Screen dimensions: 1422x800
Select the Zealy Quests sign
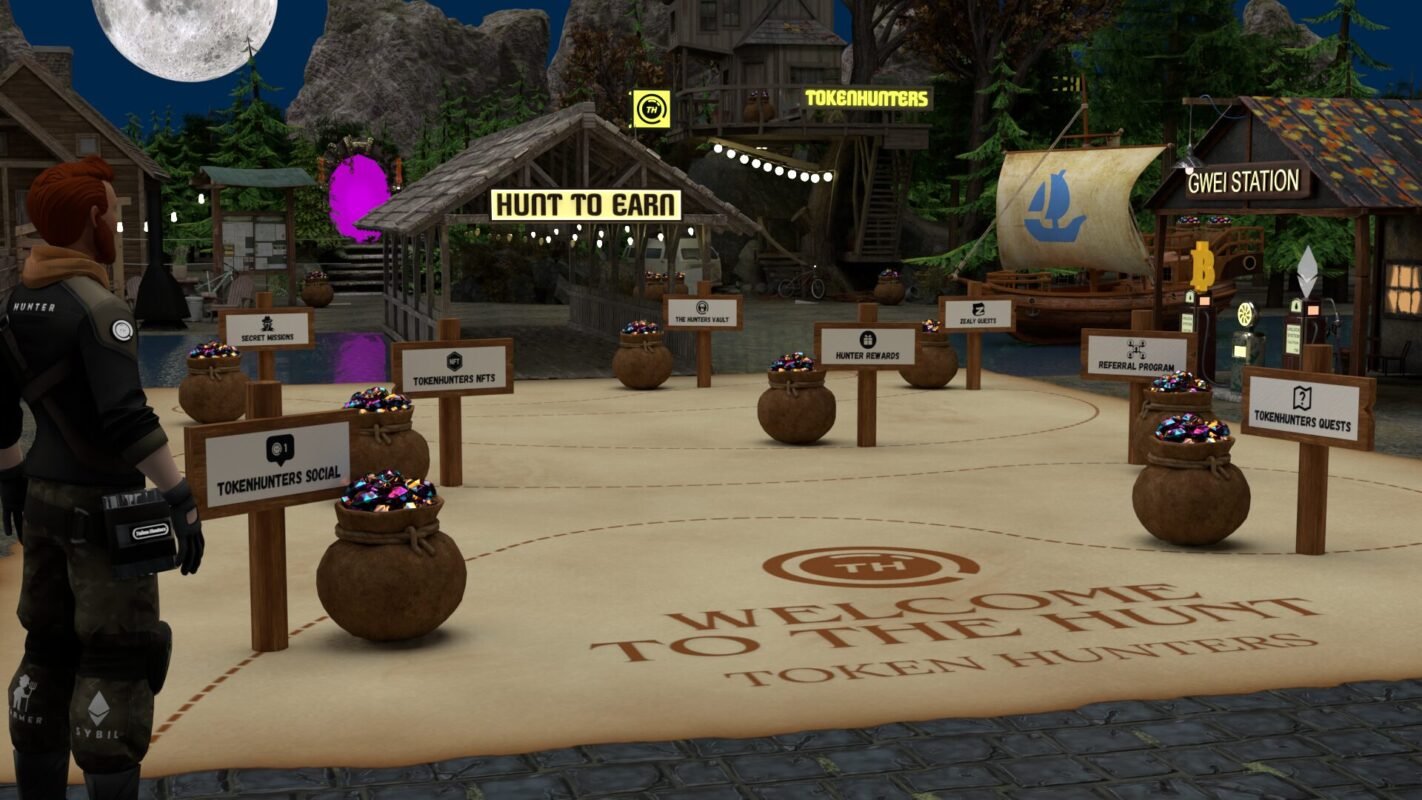tap(977, 314)
